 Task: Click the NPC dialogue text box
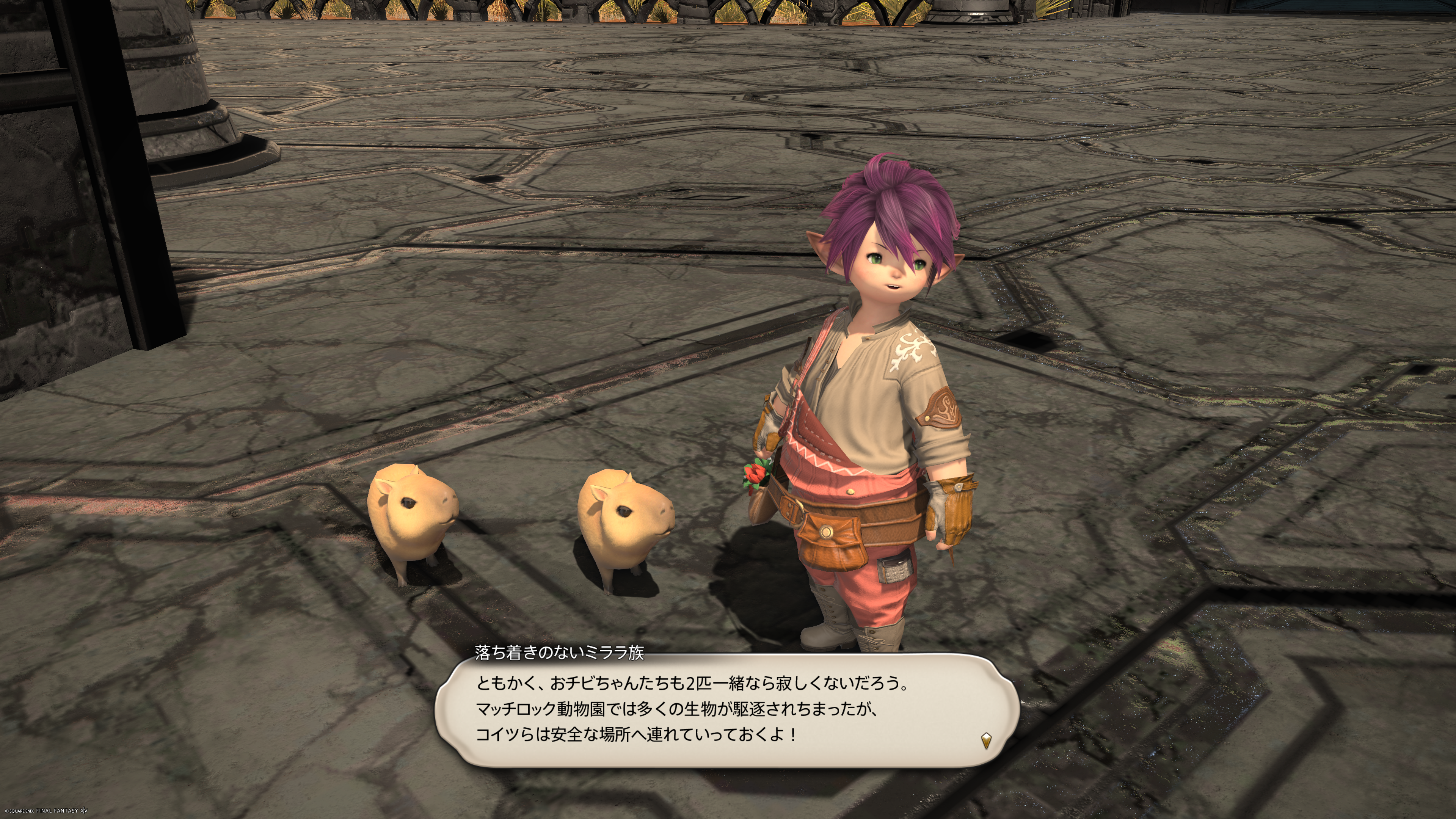tap(727, 709)
